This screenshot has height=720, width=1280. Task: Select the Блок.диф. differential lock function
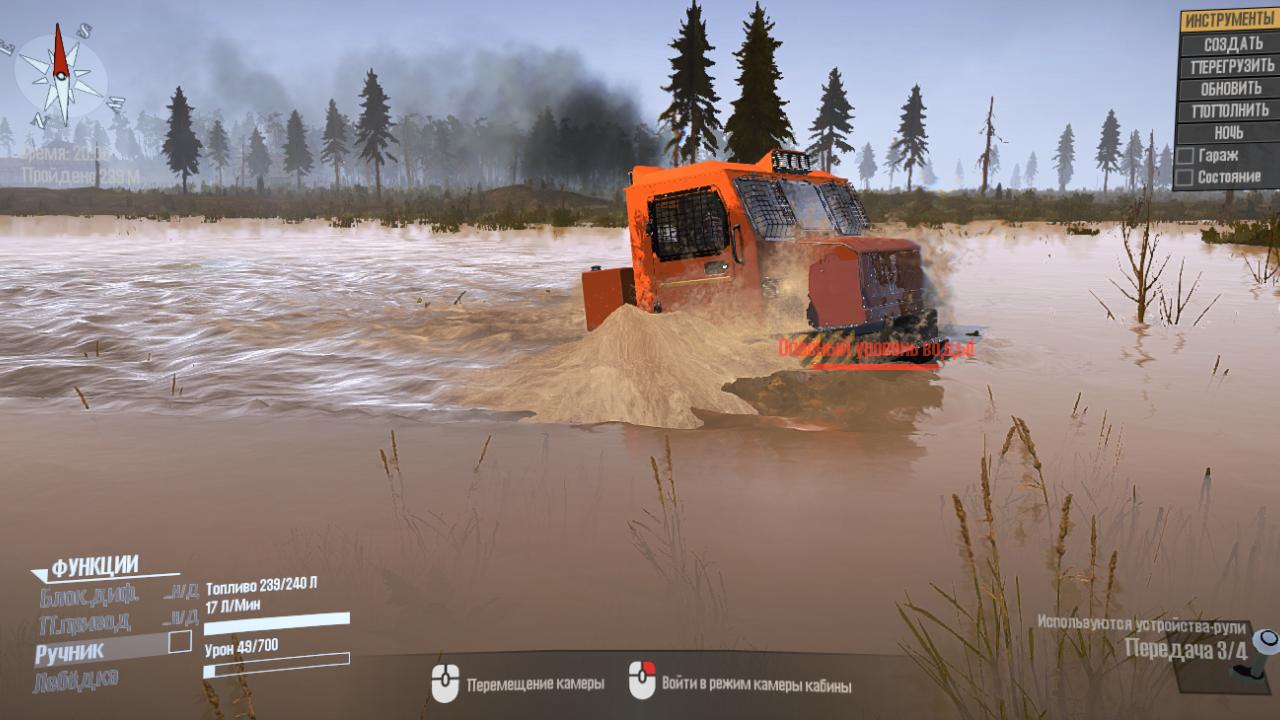click(89, 597)
